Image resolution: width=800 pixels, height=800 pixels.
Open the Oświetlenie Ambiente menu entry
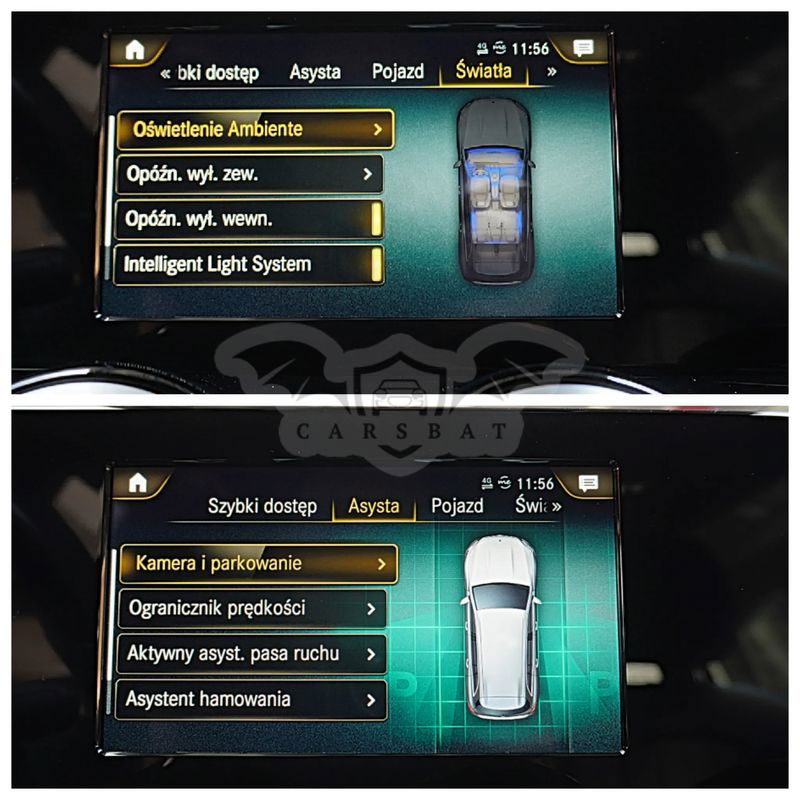pos(255,129)
